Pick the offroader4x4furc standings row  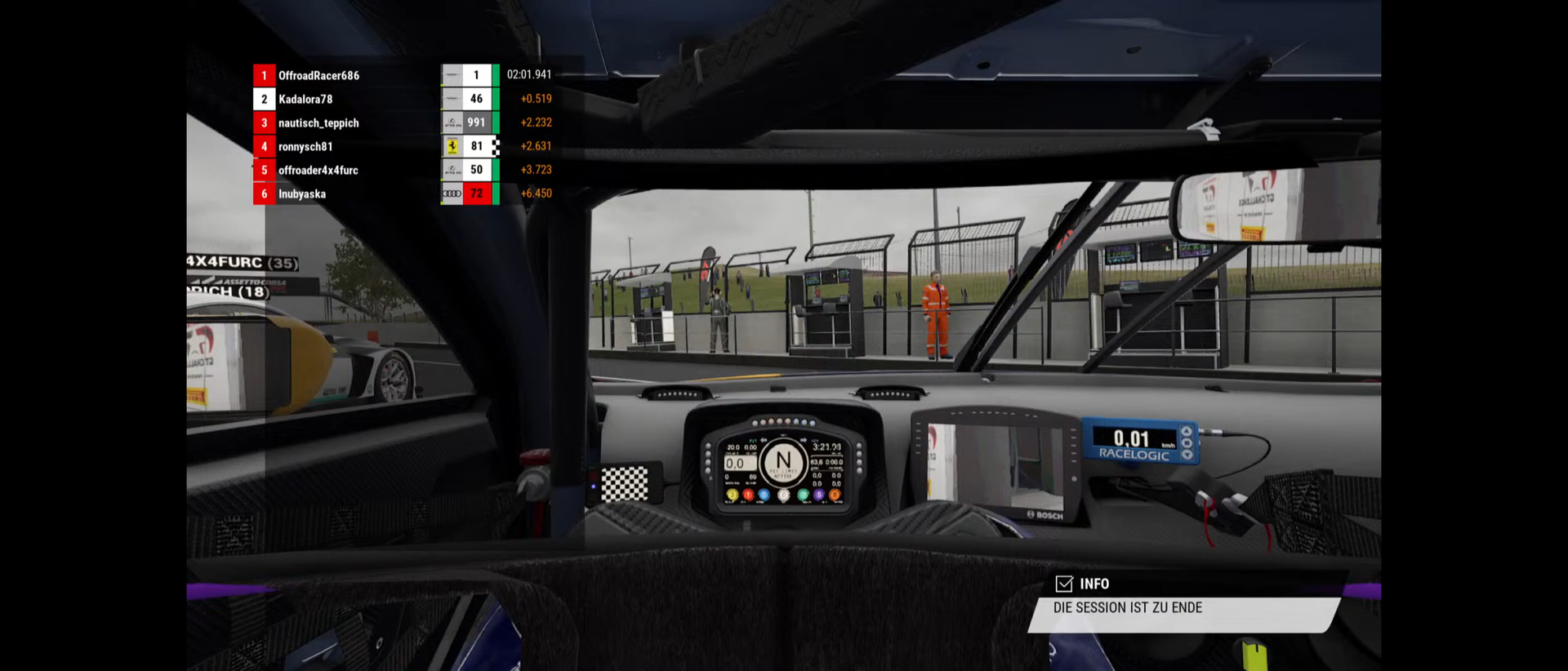click(x=318, y=170)
